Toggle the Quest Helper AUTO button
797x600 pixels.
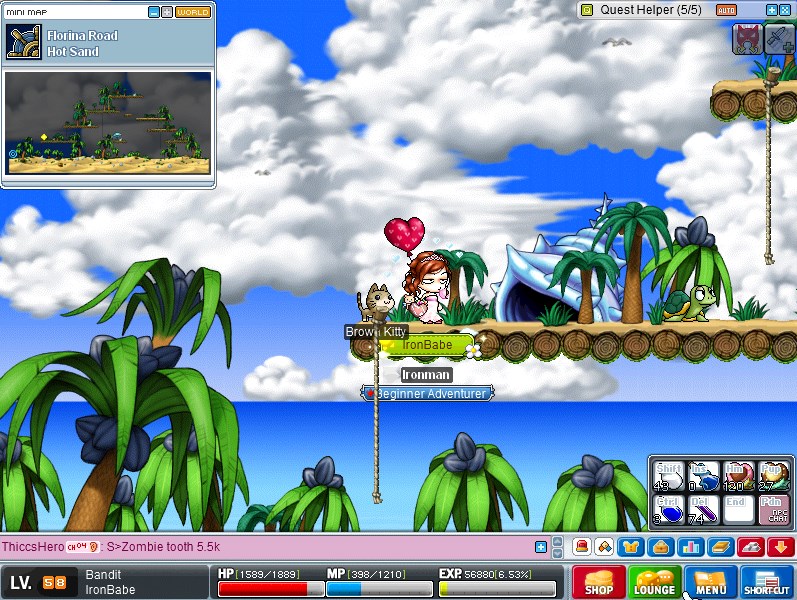(727, 10)
